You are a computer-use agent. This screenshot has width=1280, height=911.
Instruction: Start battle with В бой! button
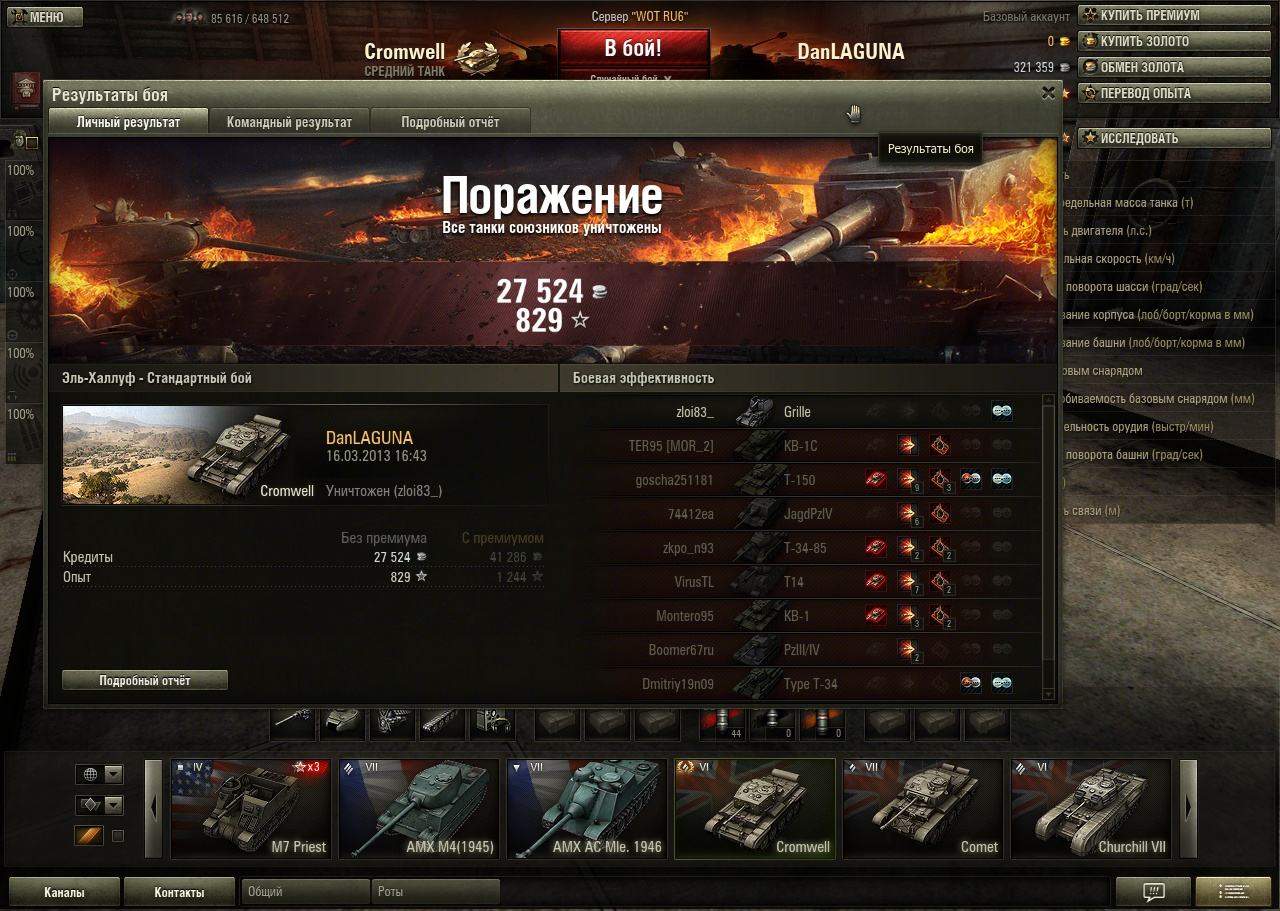coord(633,49)
